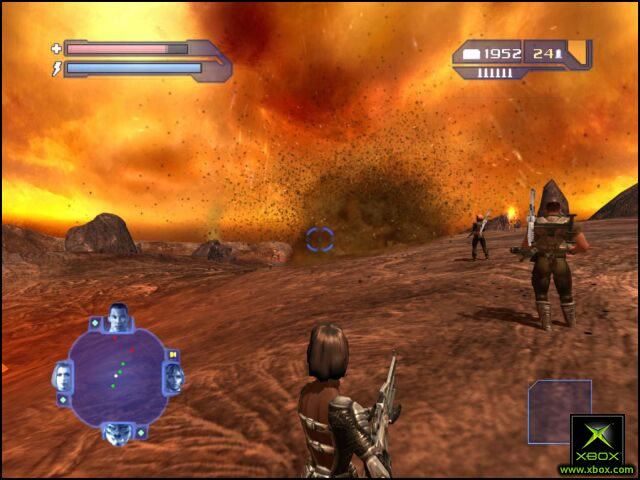
Task: Choose the squad member portrait beside the yellow icon
Action: tap(174, 377)
